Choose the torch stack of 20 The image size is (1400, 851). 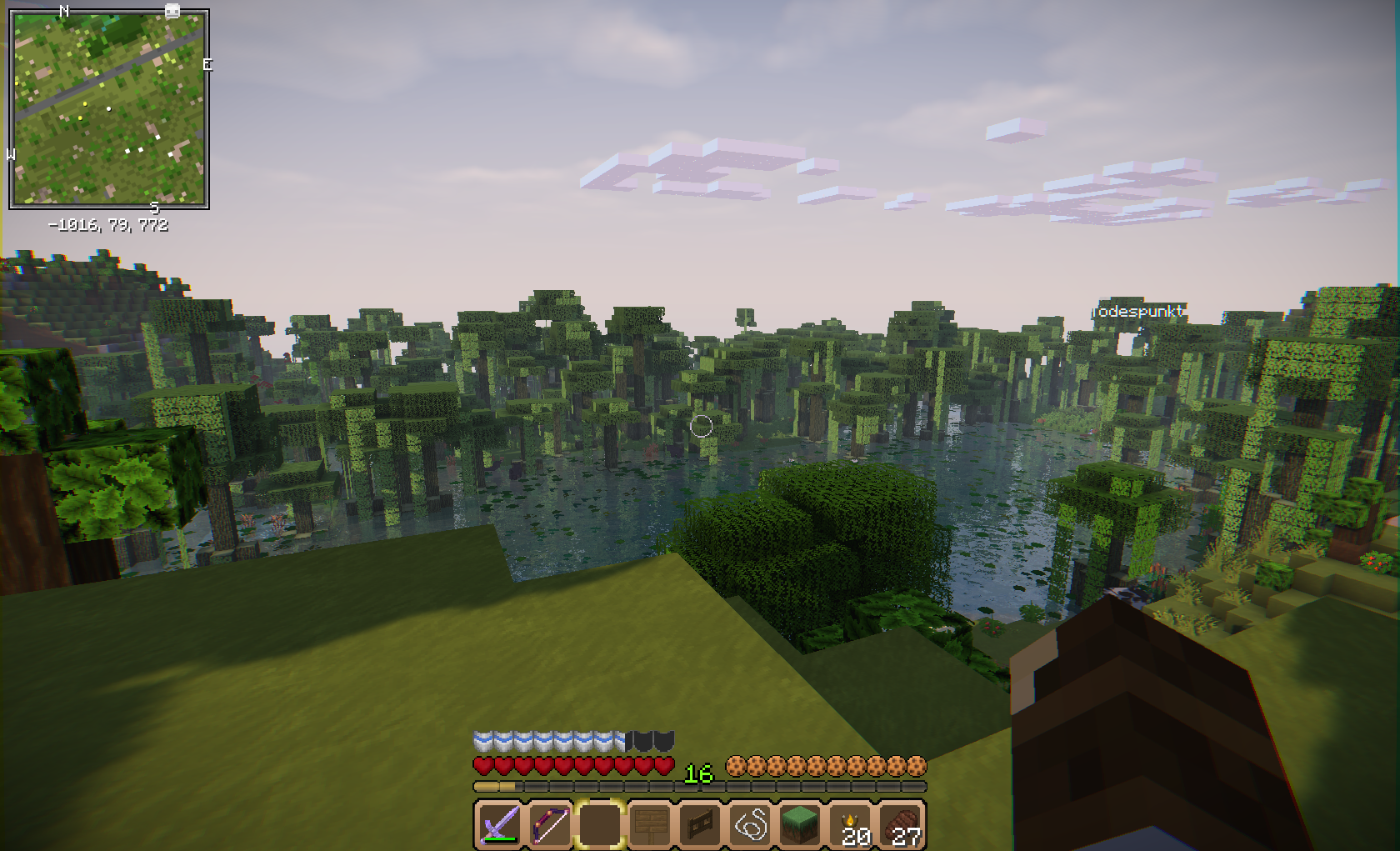852,824
